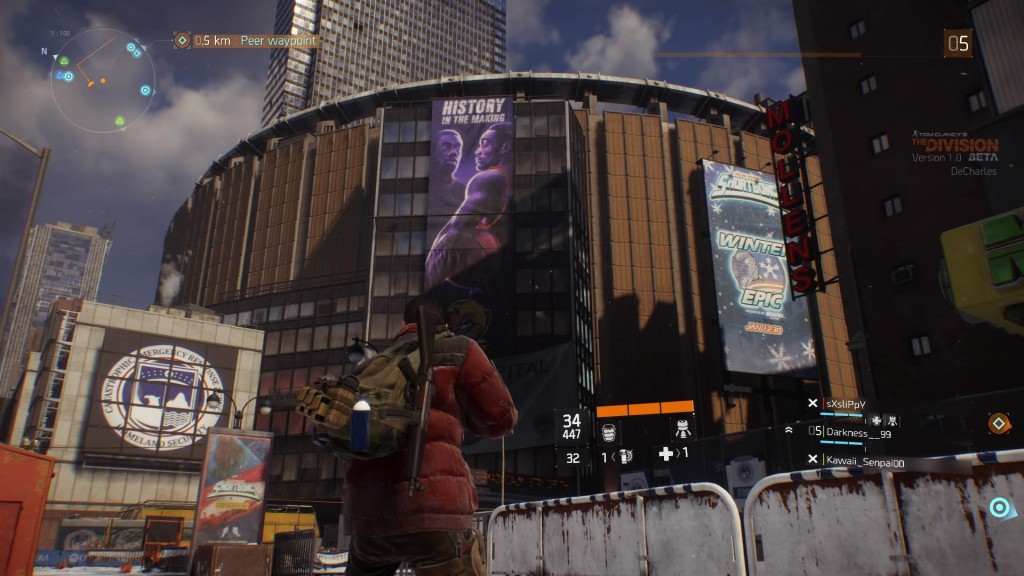The height and width of the screenshot is (576, 1024).
Task: Use the medkit cross item
Action: click(669, 455)
